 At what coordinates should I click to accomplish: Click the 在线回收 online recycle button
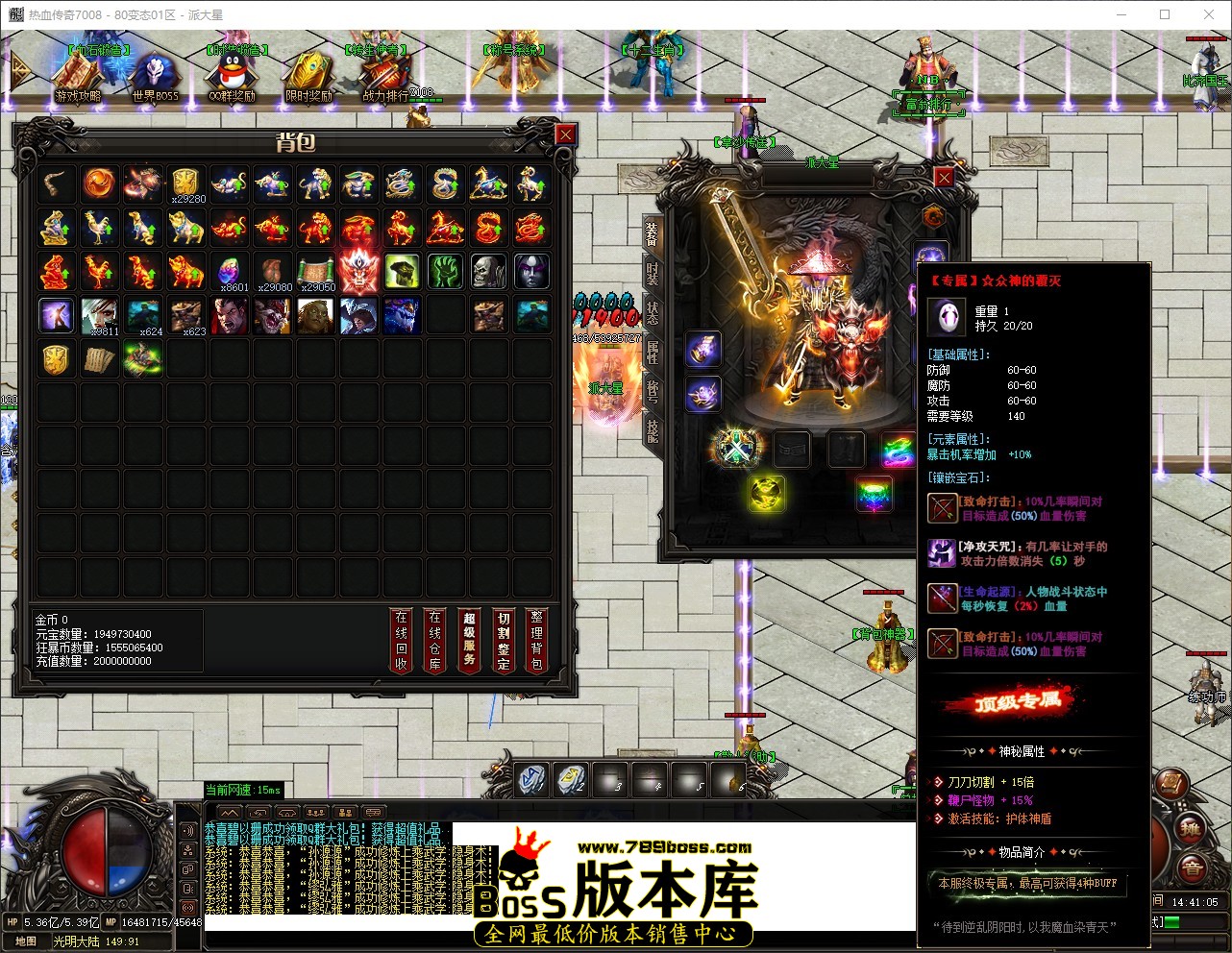[x=401, y=639]
